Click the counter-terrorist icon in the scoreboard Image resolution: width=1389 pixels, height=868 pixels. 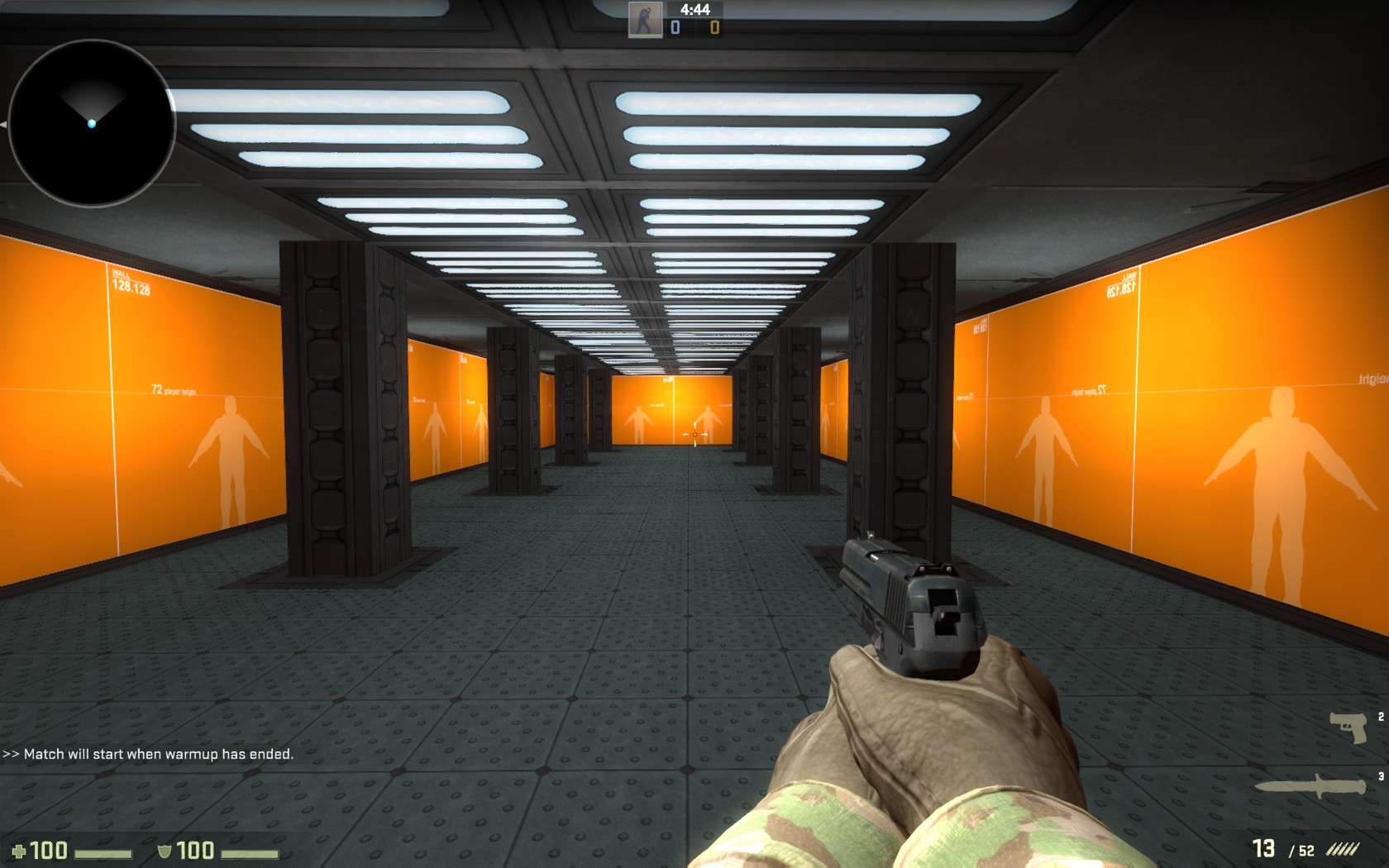(644, 18)
